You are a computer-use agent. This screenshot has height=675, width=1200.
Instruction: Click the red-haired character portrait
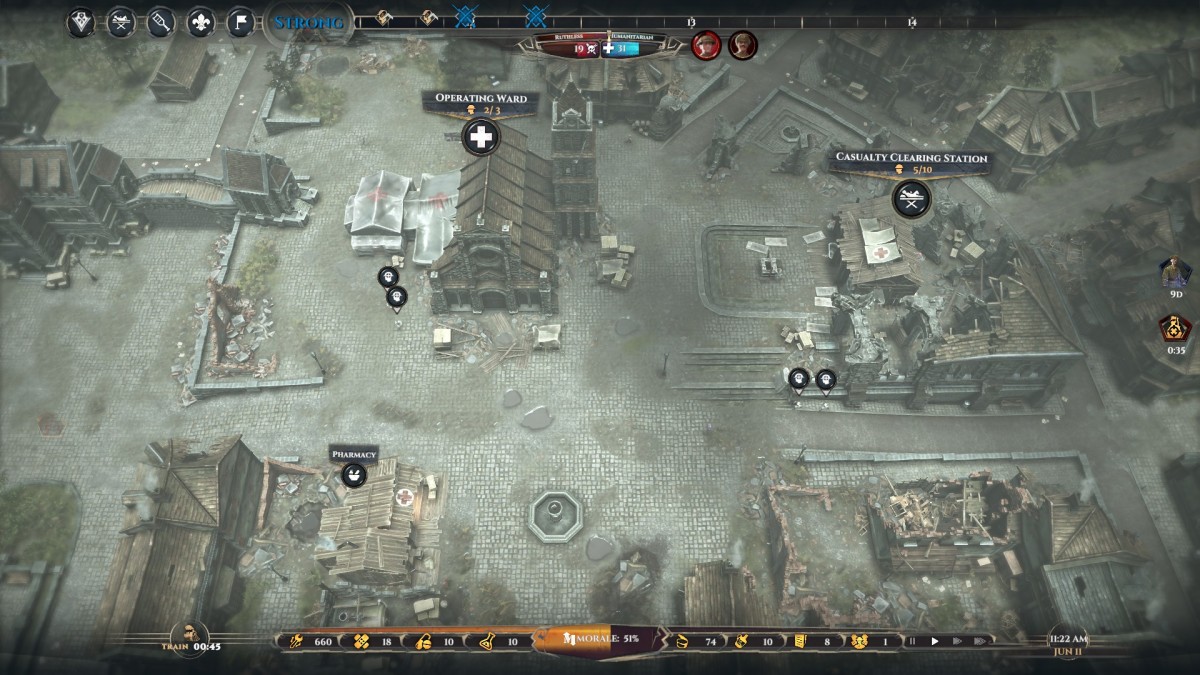[706, 45]
